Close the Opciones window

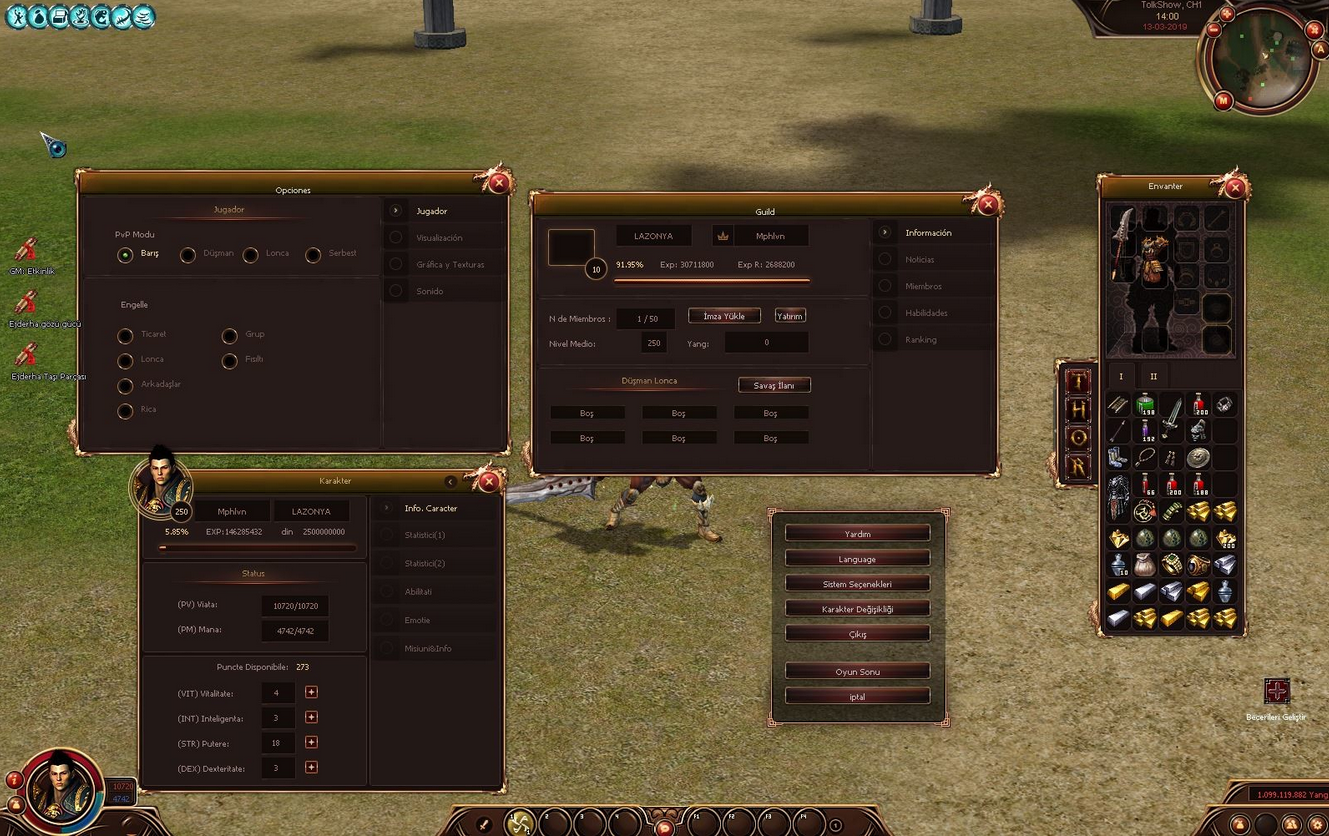coord(498,182)
